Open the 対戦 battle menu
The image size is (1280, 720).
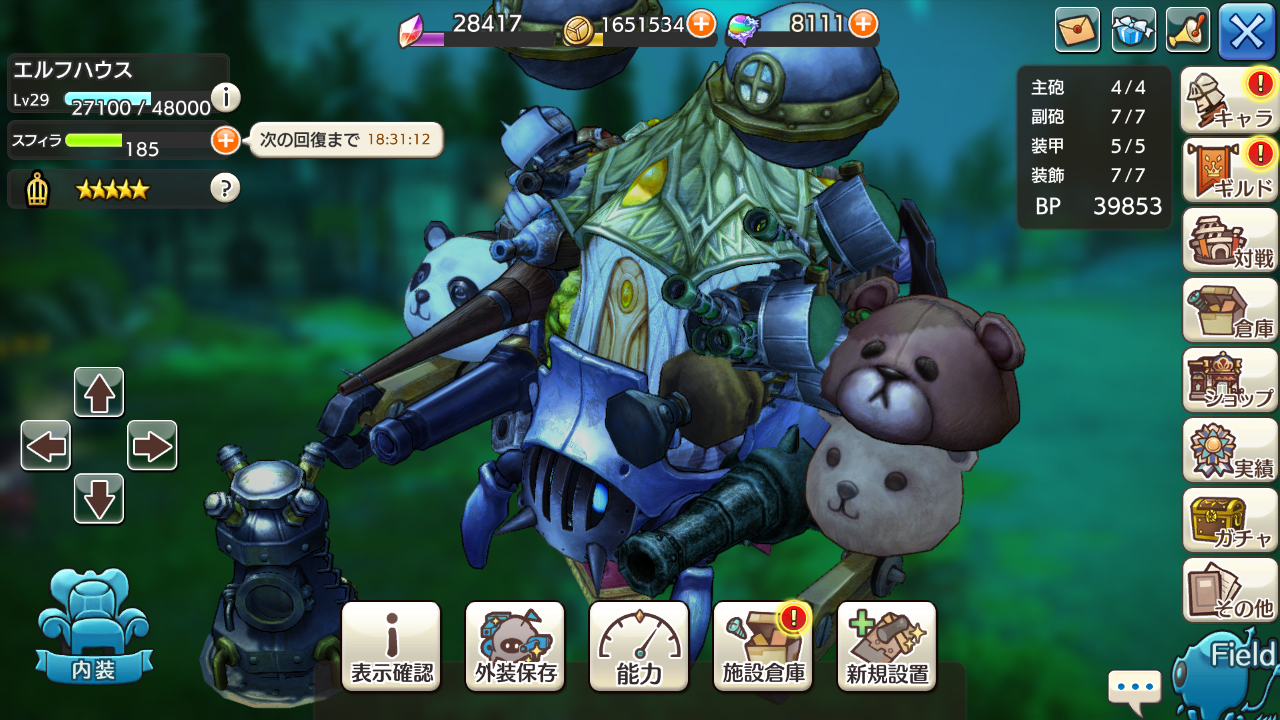[x=1229, y=240]
